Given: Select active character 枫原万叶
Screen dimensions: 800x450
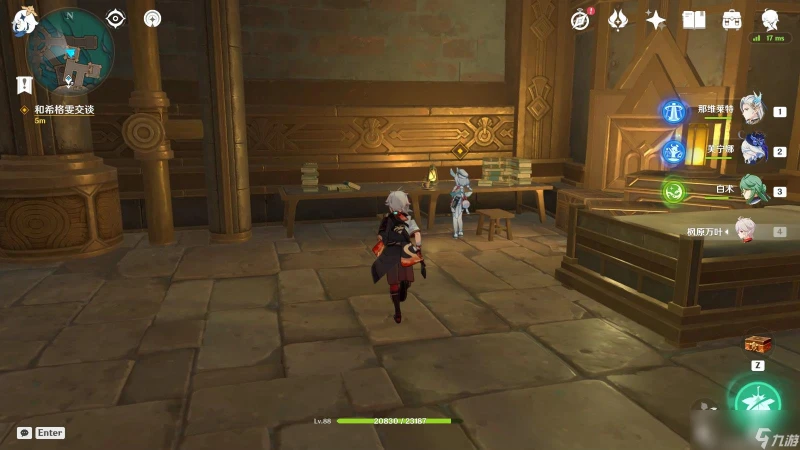Looking at the screenshot, I should 750,230.
